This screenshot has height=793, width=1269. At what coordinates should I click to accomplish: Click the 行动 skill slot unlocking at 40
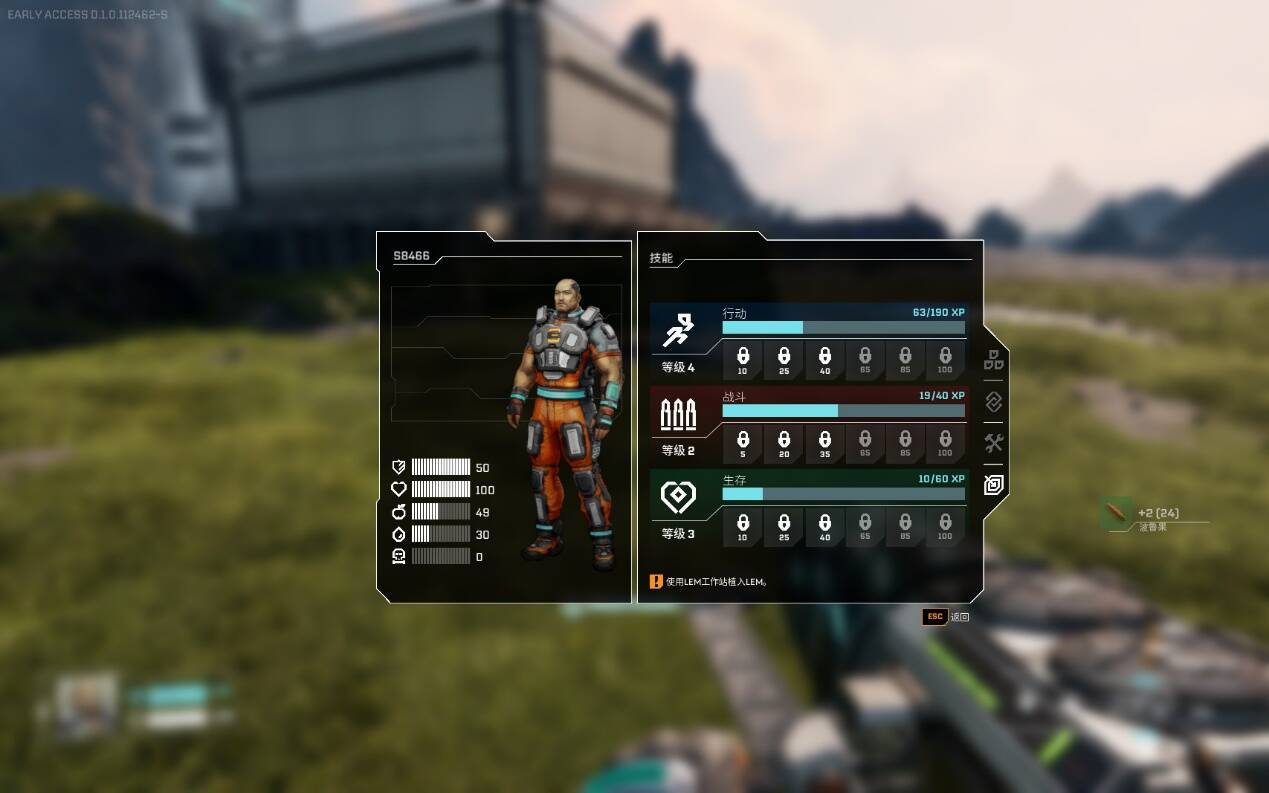(x=824, y=360)
